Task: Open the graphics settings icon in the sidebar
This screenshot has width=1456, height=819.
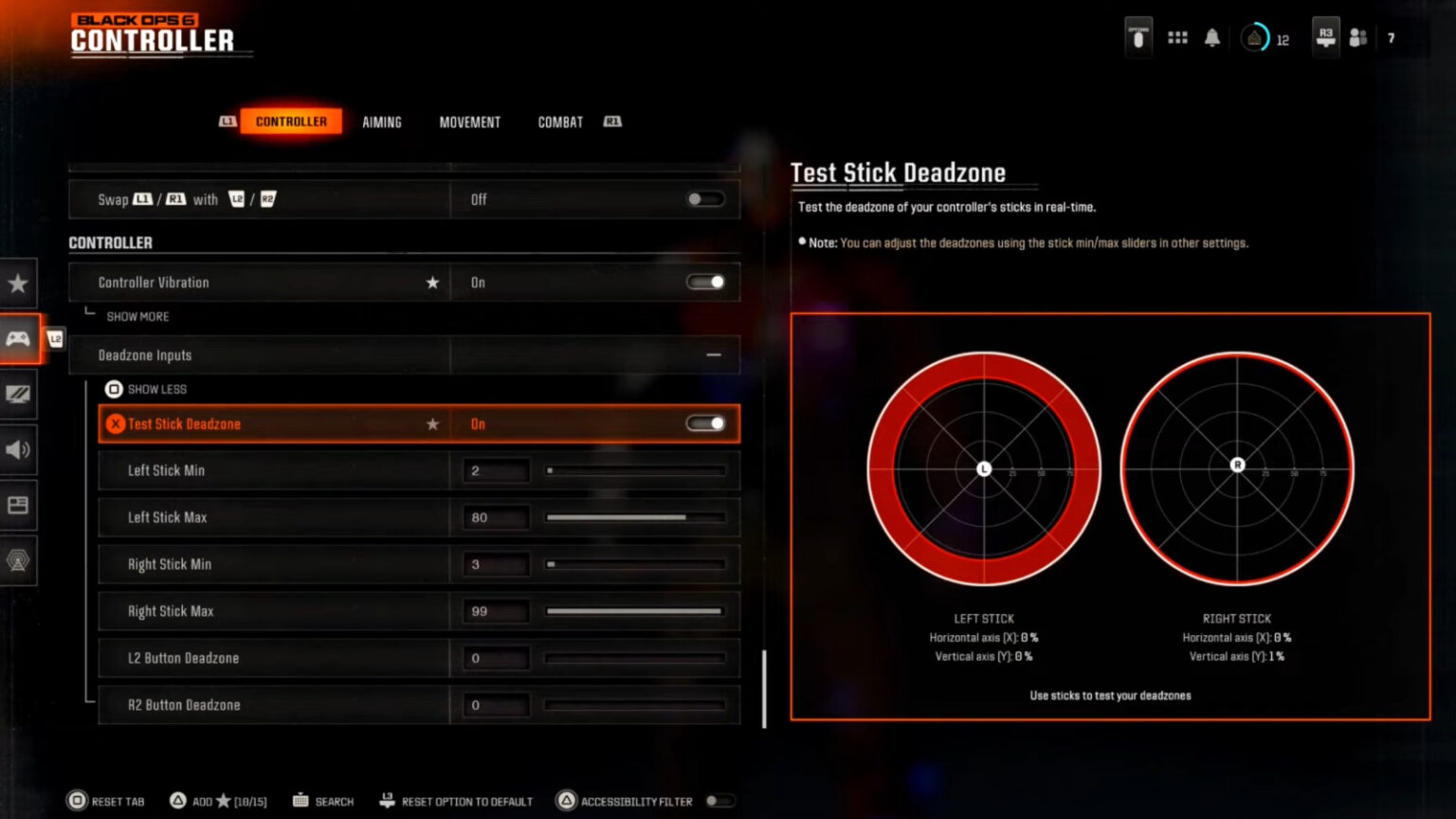Action: (19, 394)
